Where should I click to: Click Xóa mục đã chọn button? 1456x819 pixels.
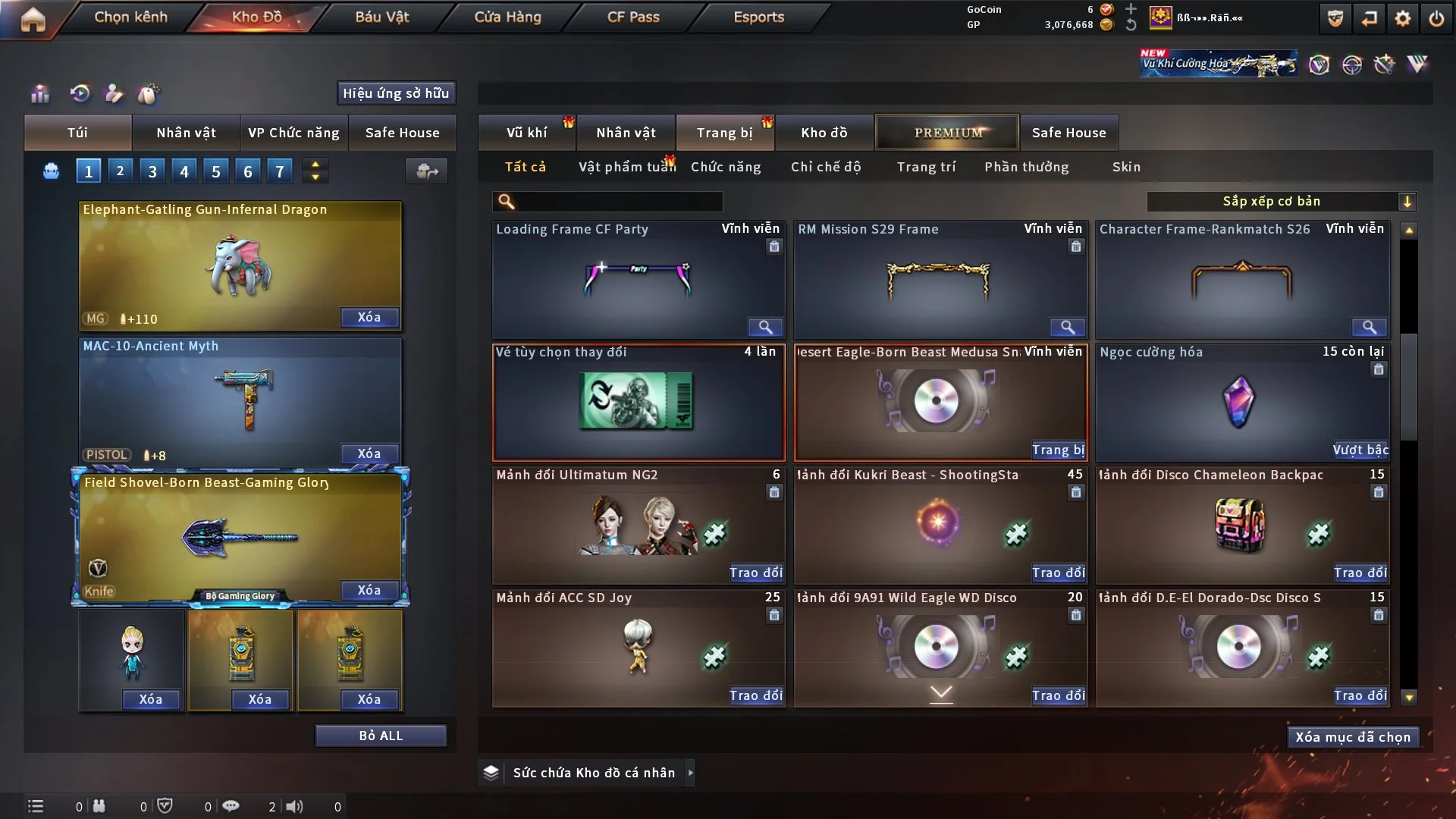tap(1353, 737)
